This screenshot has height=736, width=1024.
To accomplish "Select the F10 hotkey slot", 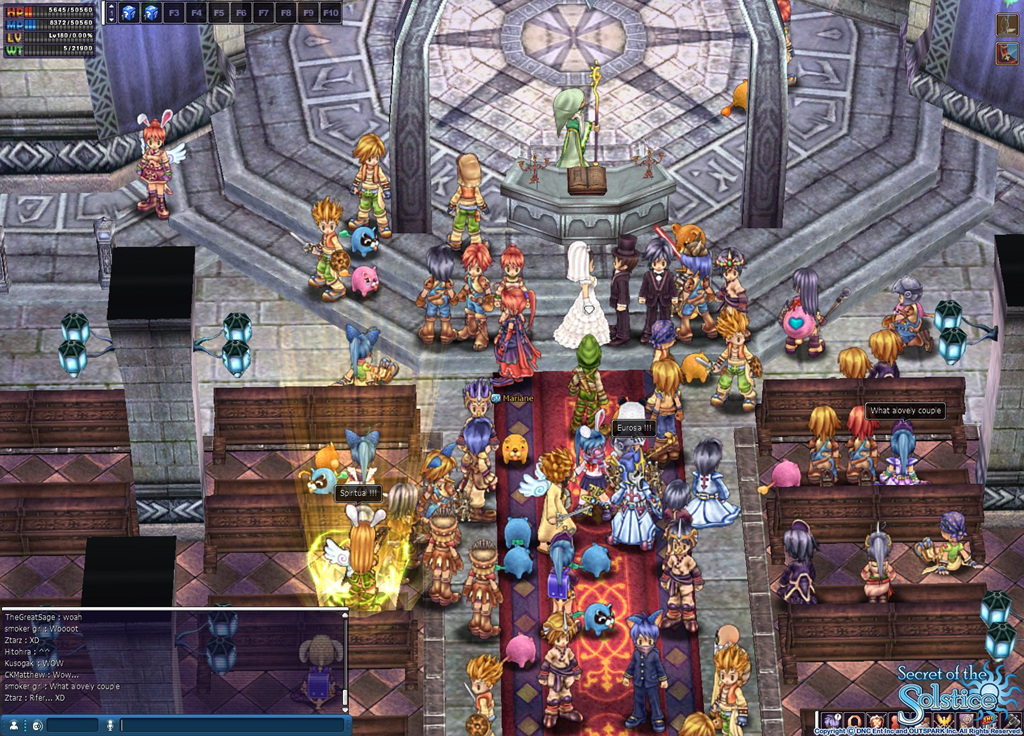I will (x=330, y=13).
